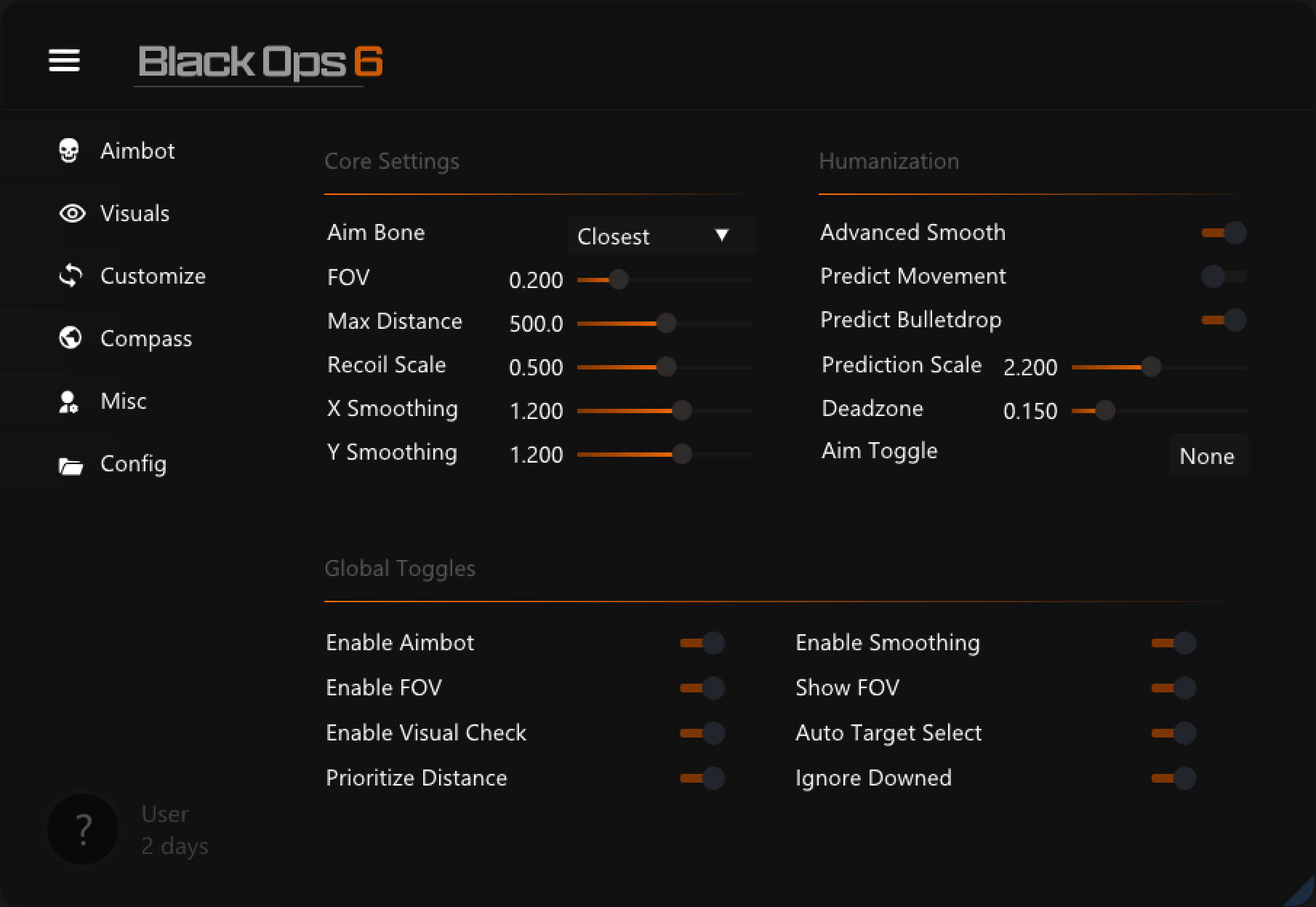The height and width of the screenshot is (907, 1316).
Task: Click the Aim Toggle keybind button
Action: tap(1207, 456)
